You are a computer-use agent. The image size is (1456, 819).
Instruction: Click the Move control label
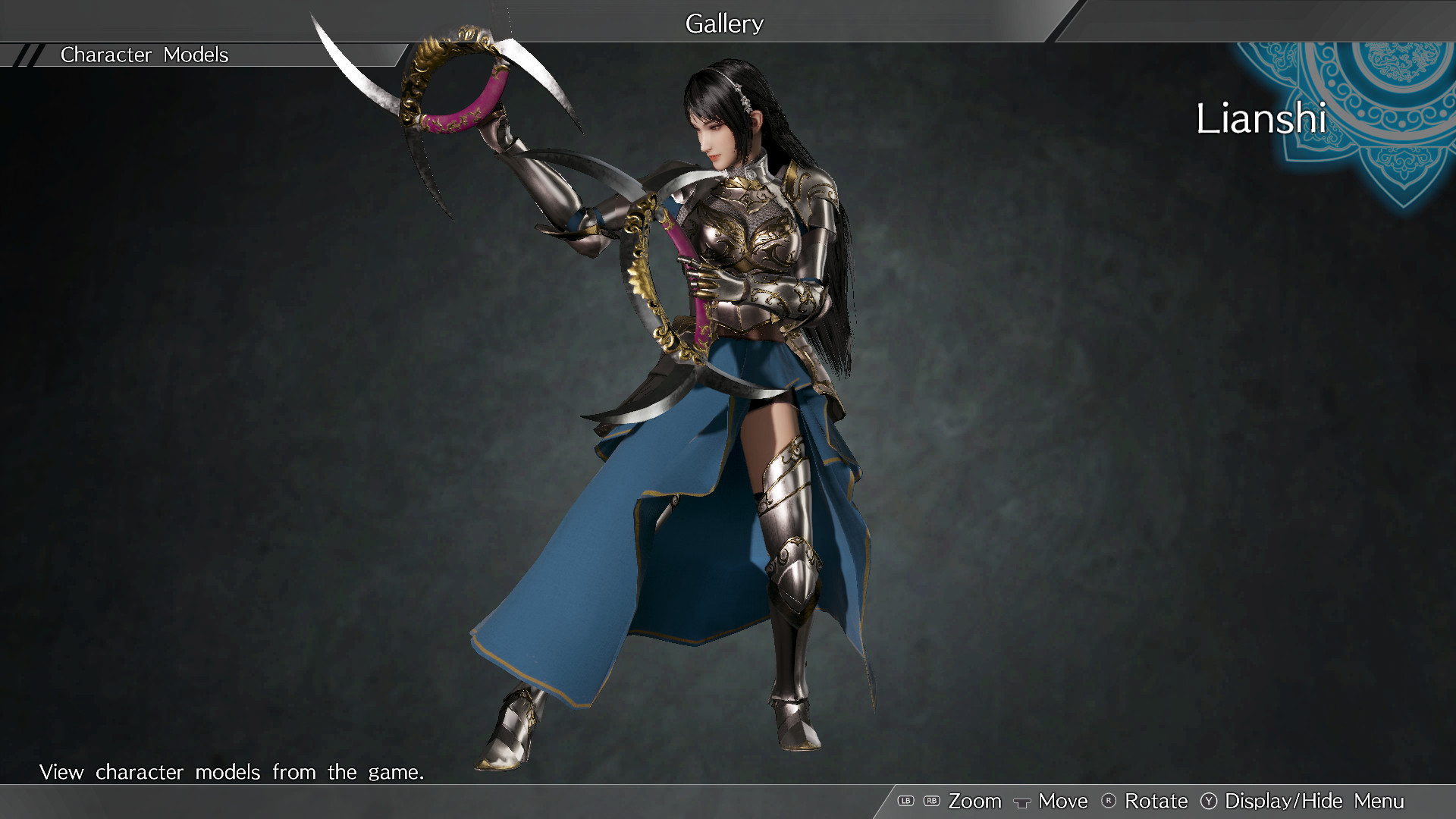click(x=1062, y=801)
